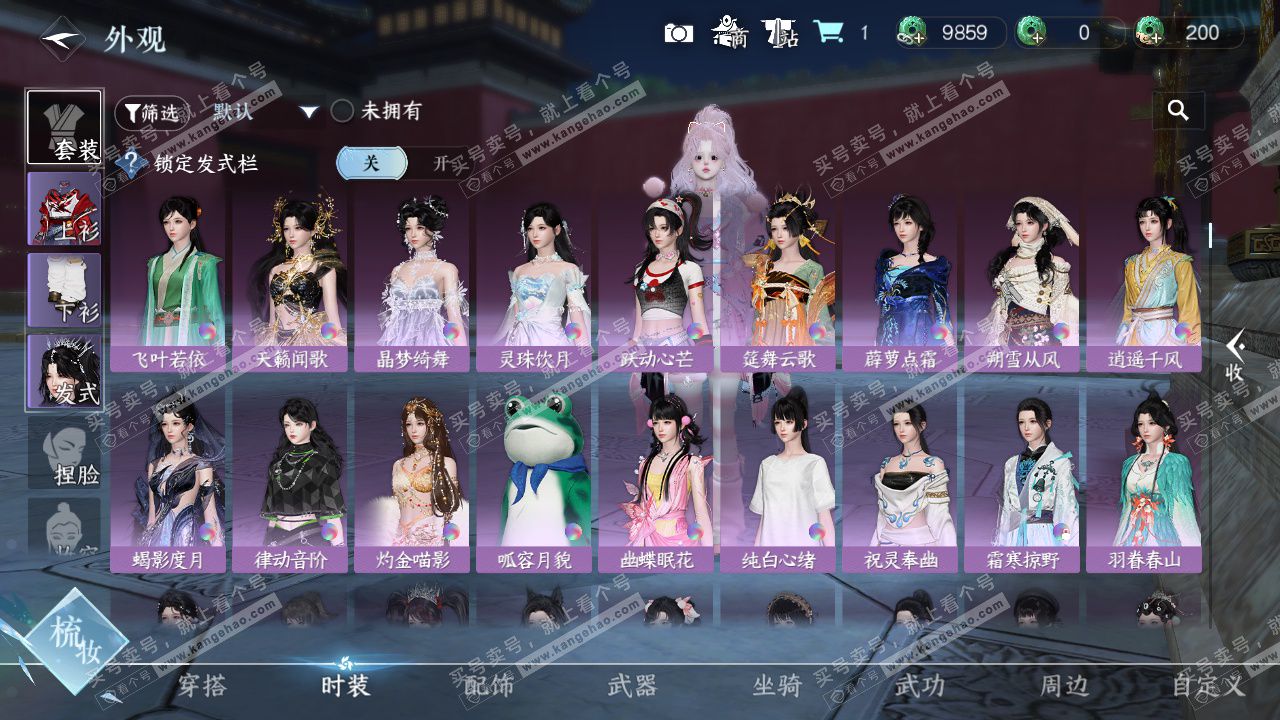Viewport: 1280px width, 720px height.
Task: Select the 套装 category tab
Action: [64, 128]
